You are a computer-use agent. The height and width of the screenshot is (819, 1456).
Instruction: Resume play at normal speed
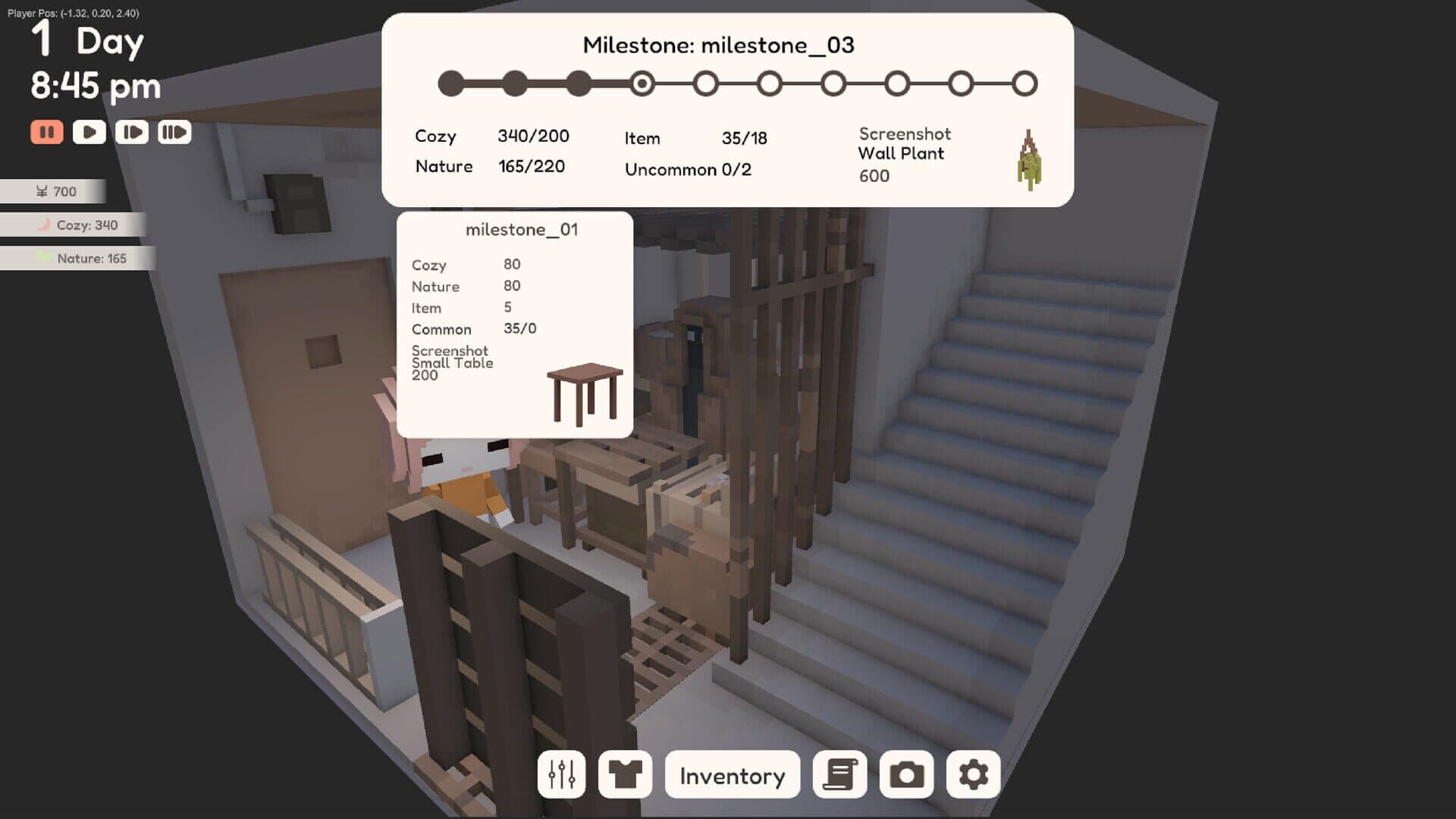pos(89,131)
